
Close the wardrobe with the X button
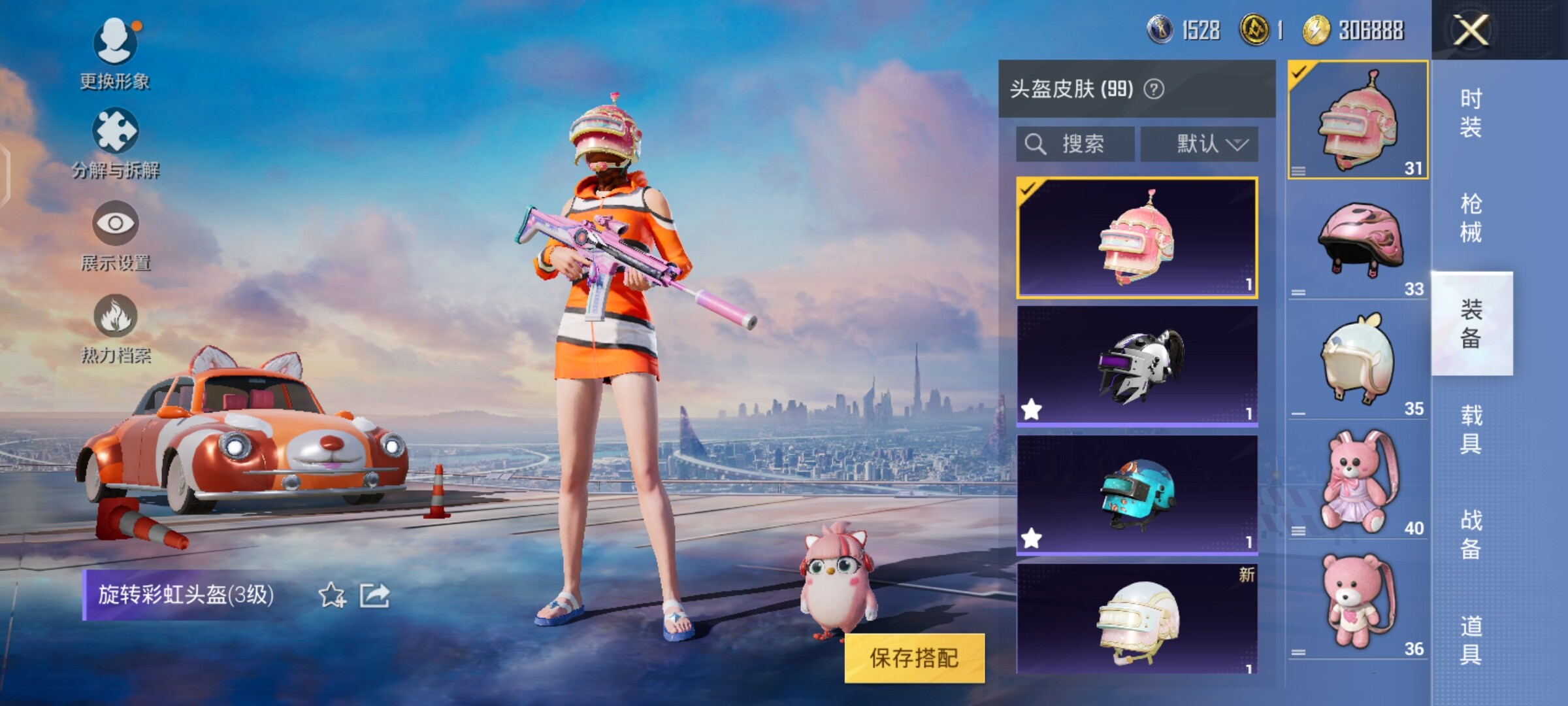(1471, 30)
